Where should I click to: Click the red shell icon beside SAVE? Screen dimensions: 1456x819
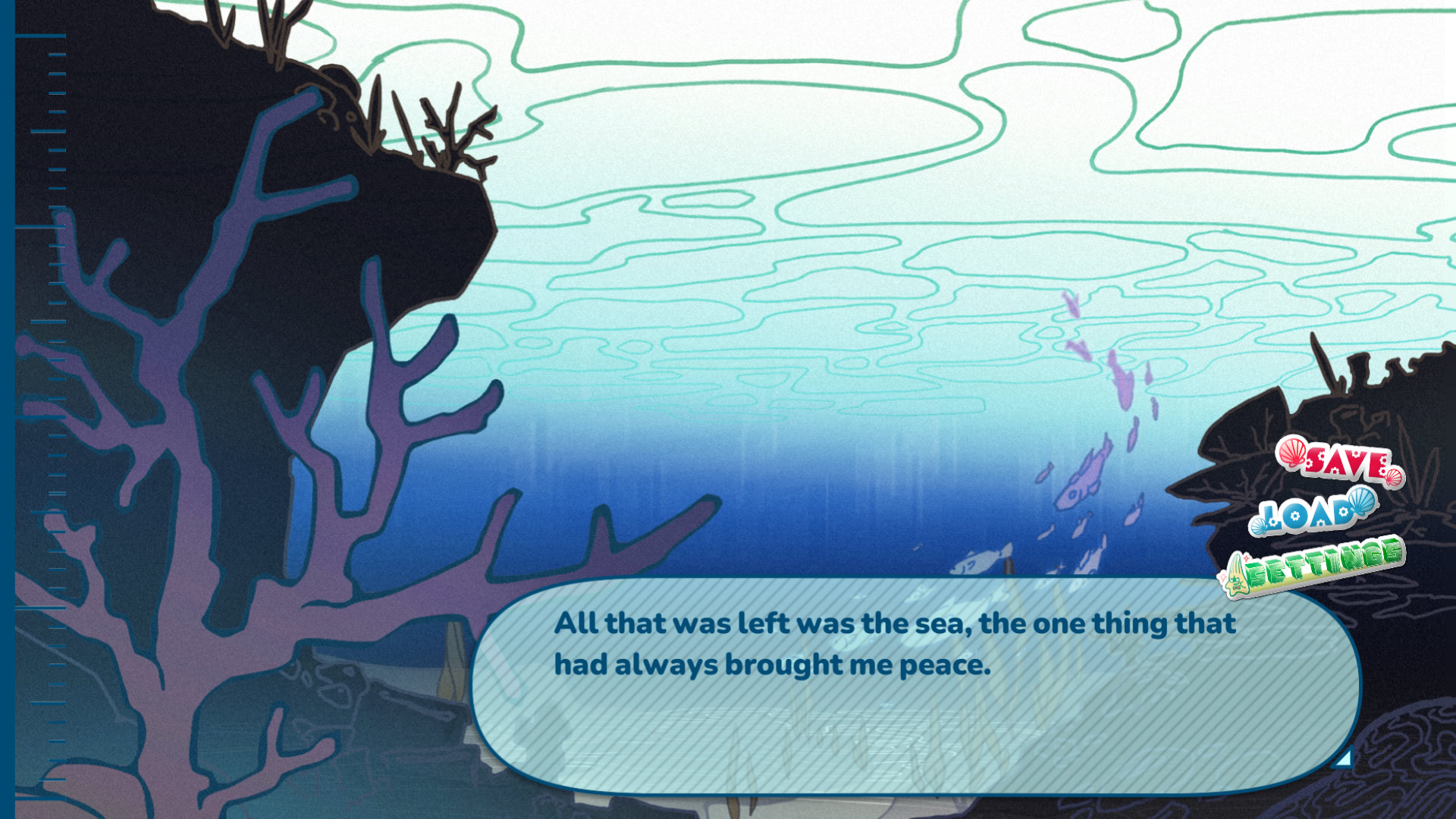point(1292,453)
